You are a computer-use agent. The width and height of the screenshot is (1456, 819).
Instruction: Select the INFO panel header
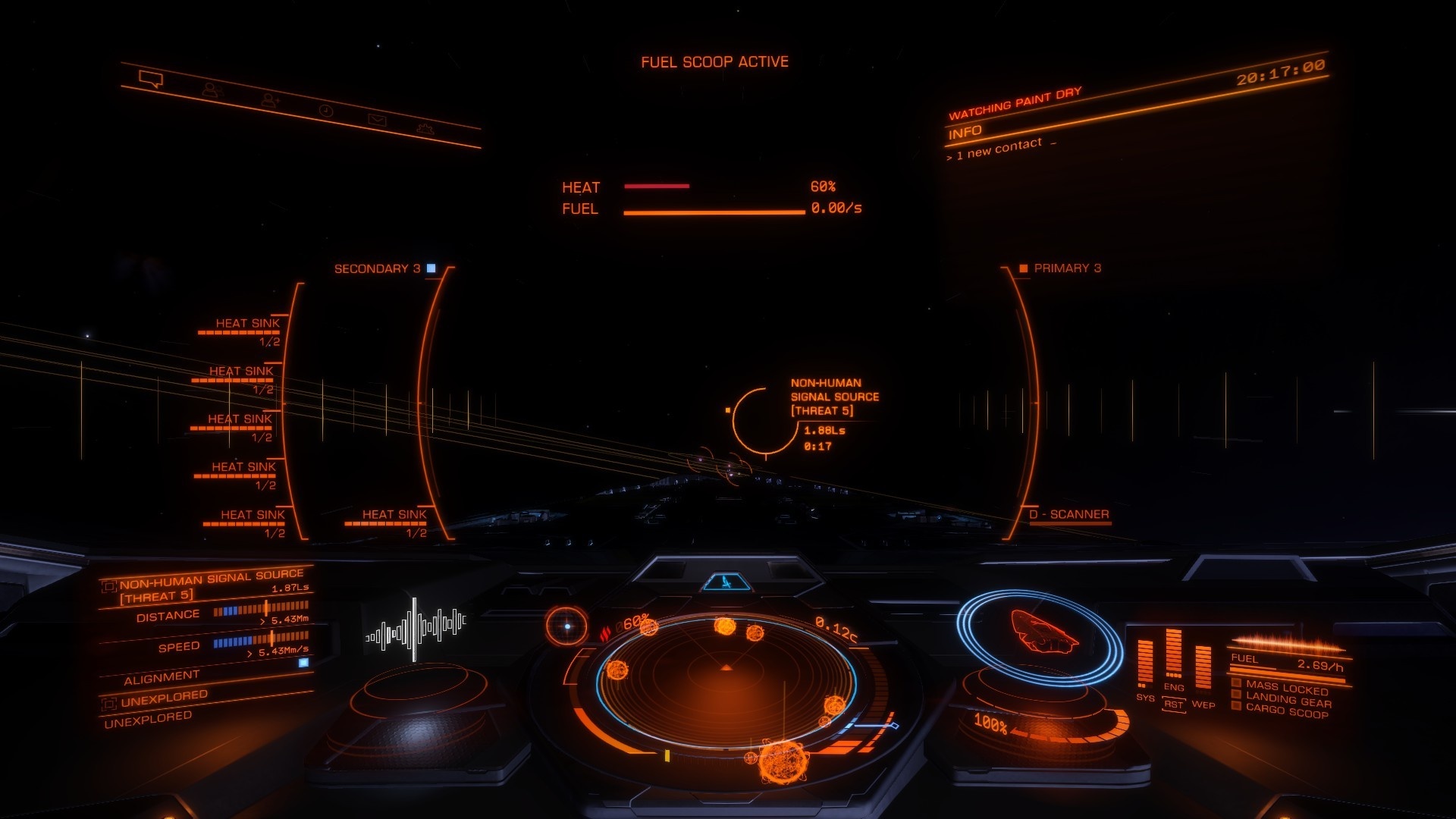coord(965,133)
